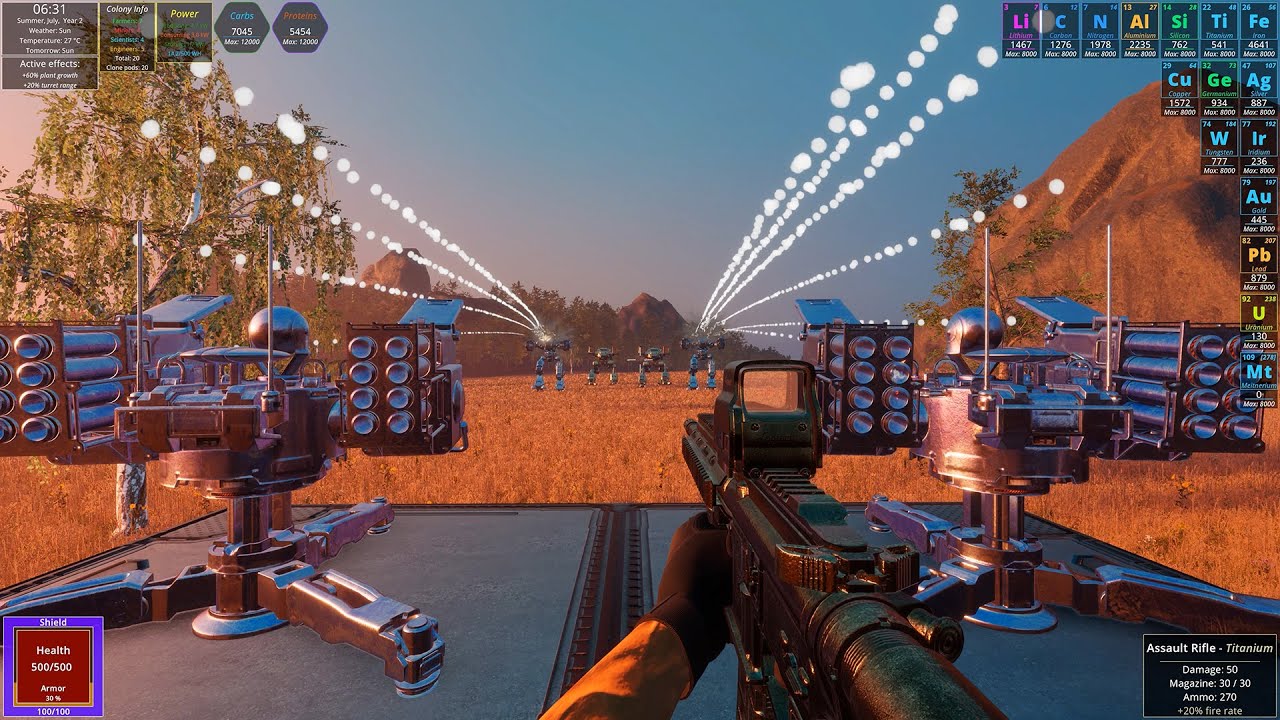Click the Carbs food hexagon
1280x720 pixels.
[x=241, y=28]
